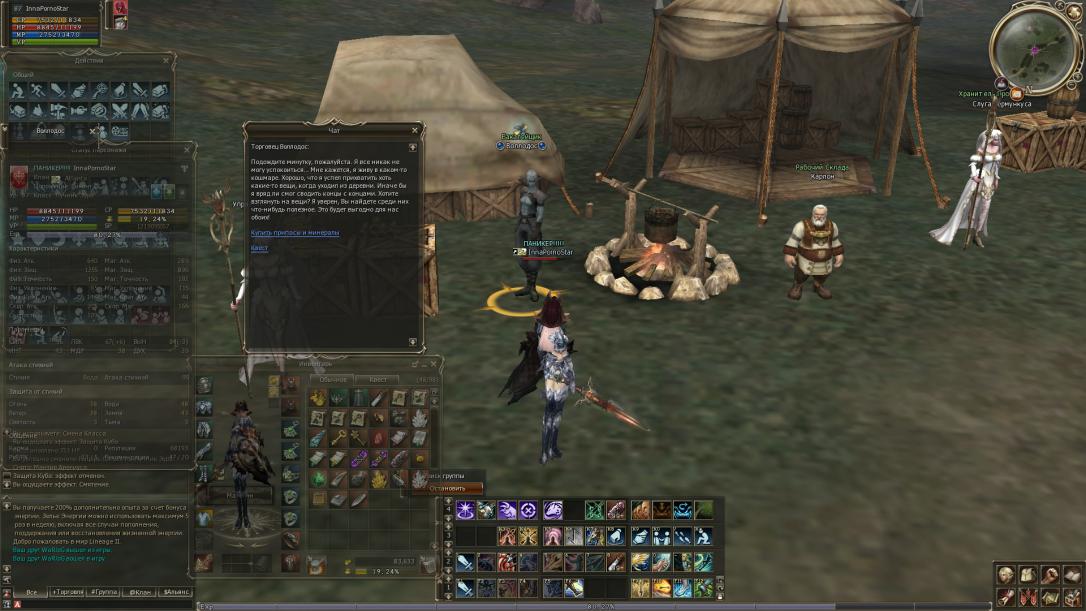Cancel the Волподос target with X
Viewport: 1086px width, 611px height.
93,131
